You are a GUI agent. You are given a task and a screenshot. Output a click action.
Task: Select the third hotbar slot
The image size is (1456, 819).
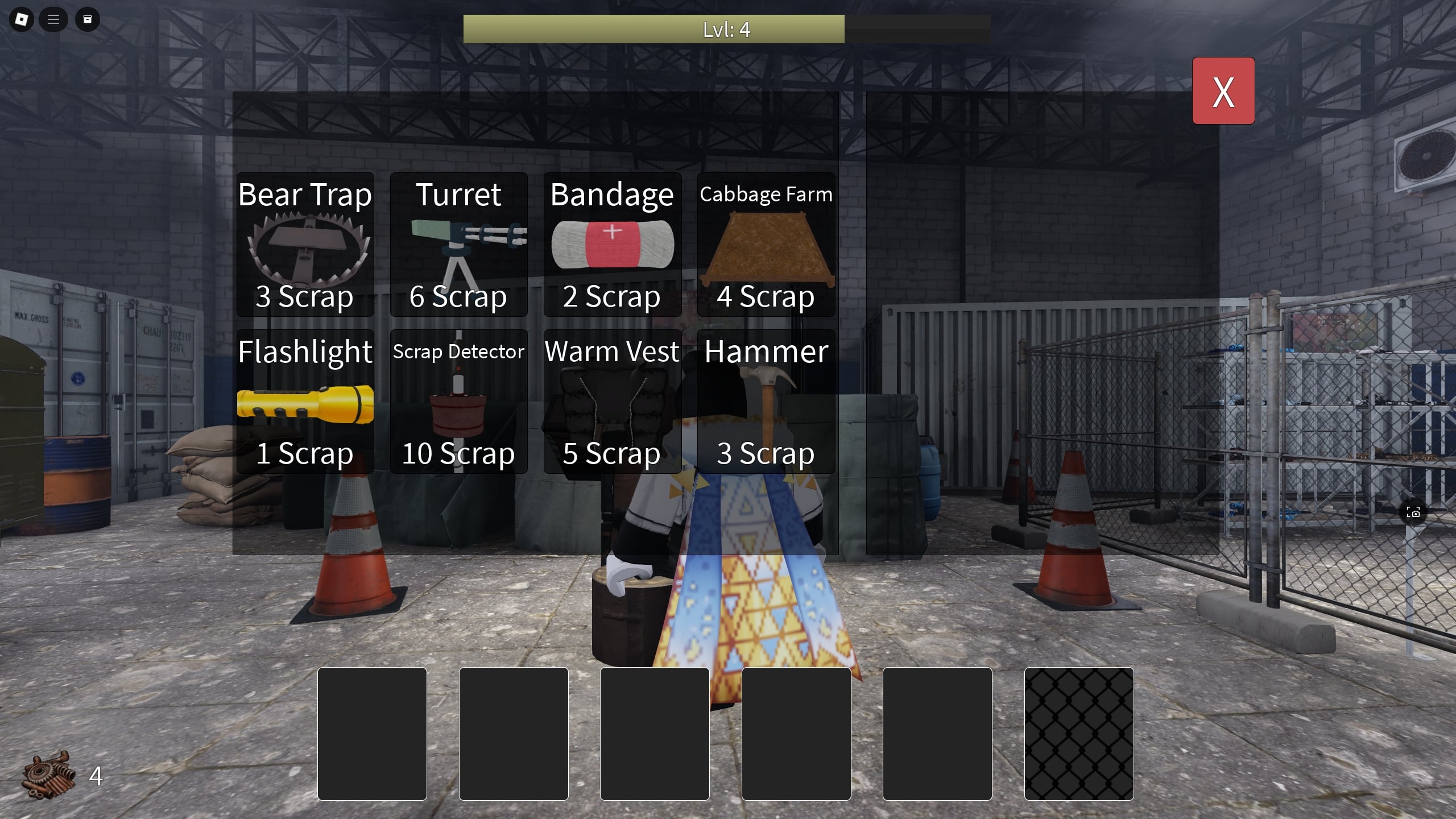coord(655,734)
